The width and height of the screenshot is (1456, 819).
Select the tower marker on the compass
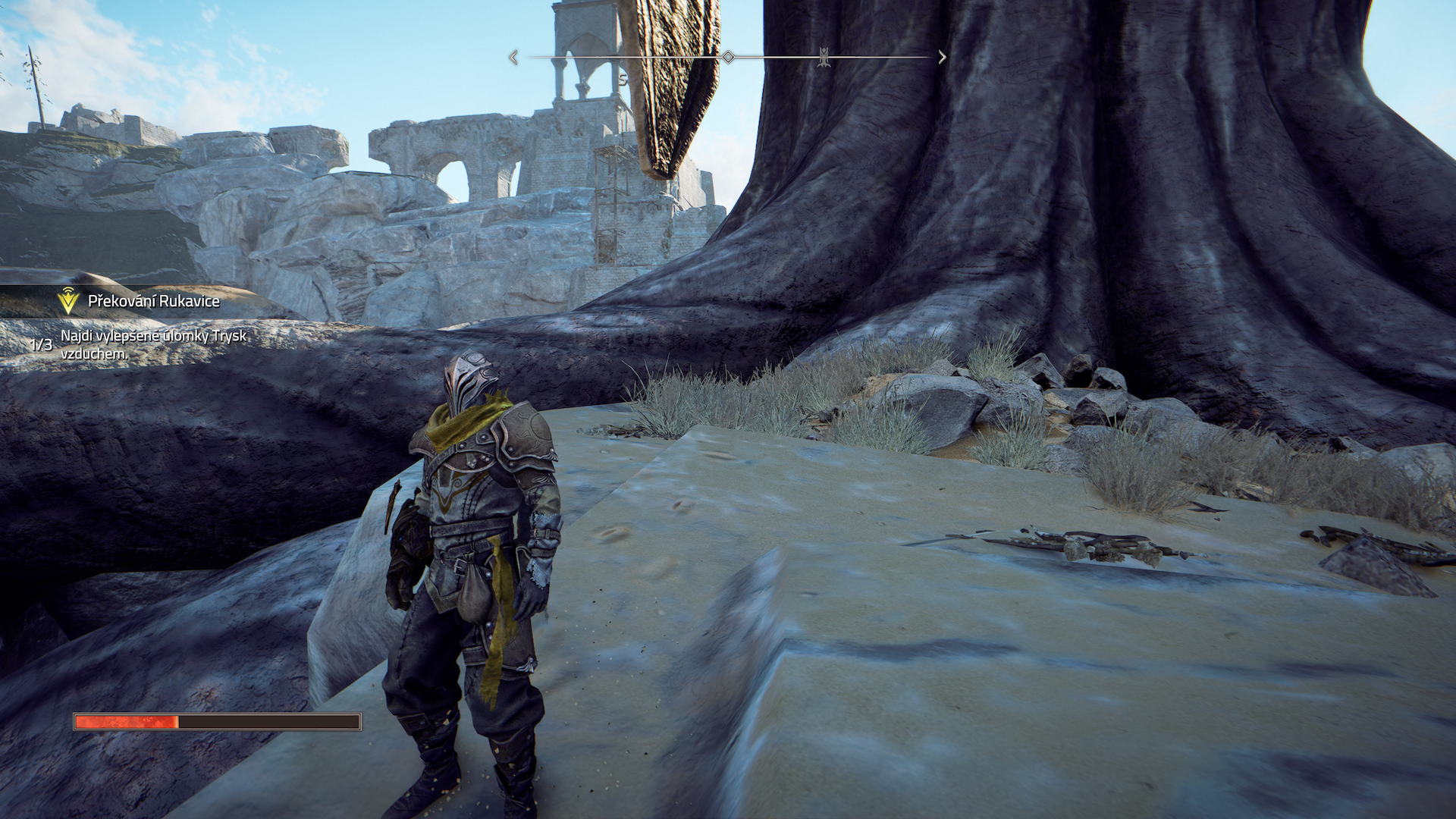point(824,57)
